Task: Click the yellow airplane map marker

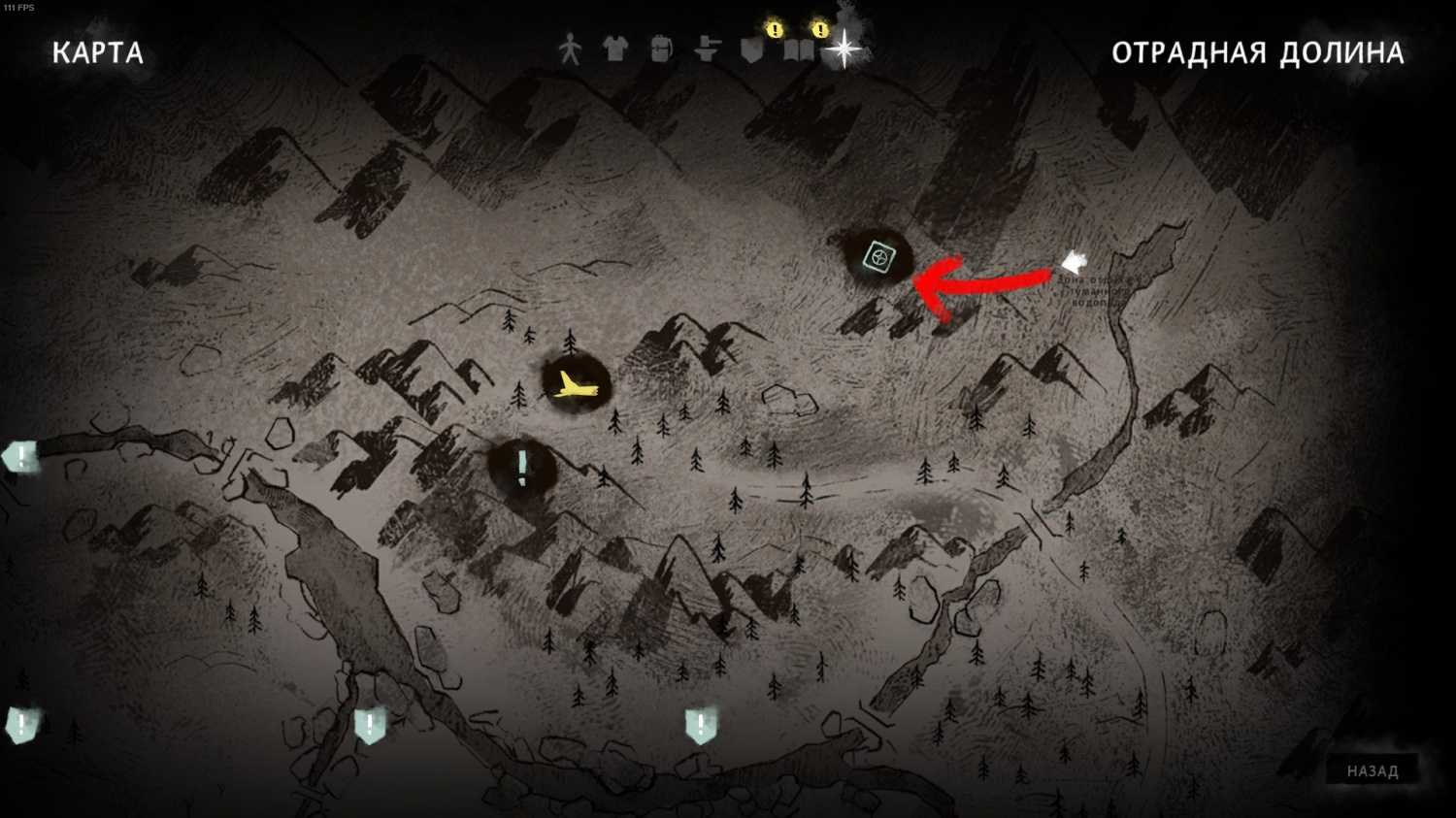Action: point(576,386)
